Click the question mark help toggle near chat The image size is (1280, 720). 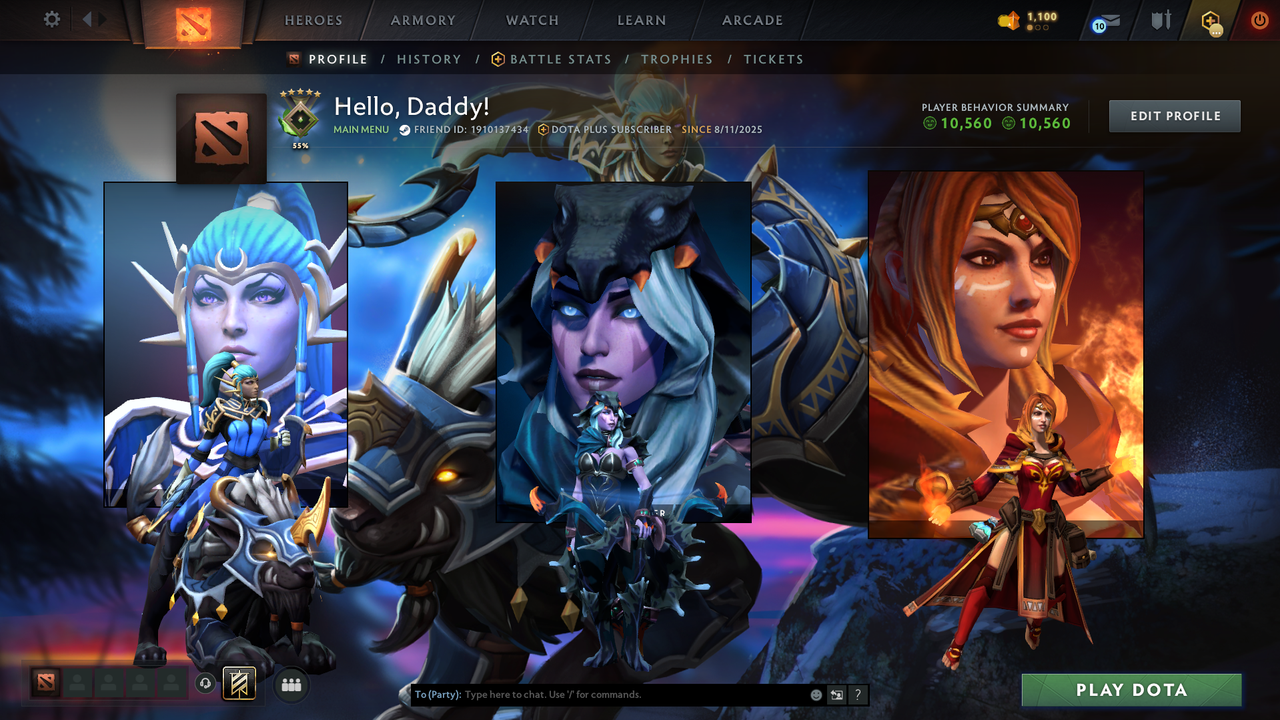coord(857,694)
